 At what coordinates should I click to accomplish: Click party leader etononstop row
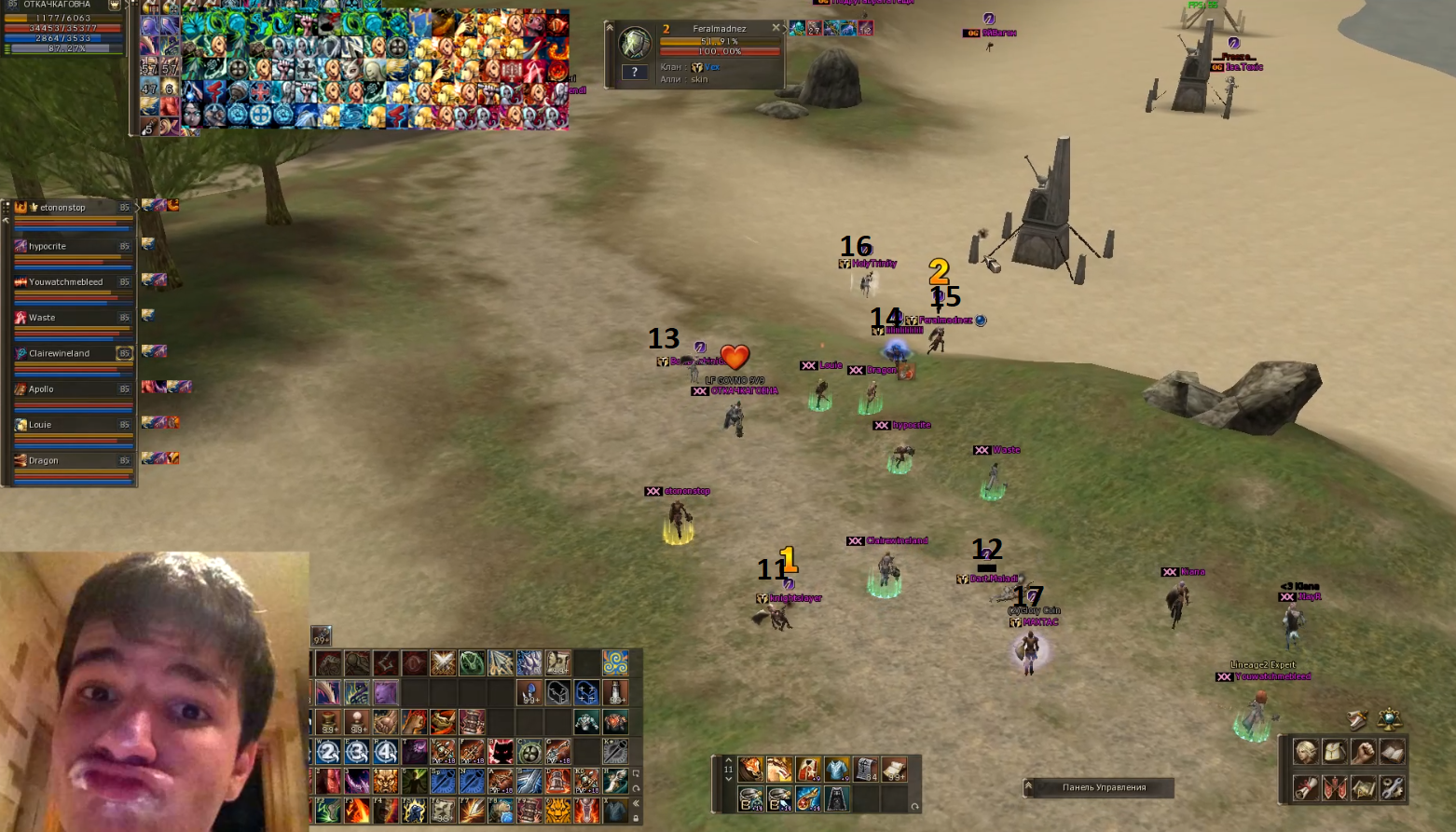click(x=71, y=208)
